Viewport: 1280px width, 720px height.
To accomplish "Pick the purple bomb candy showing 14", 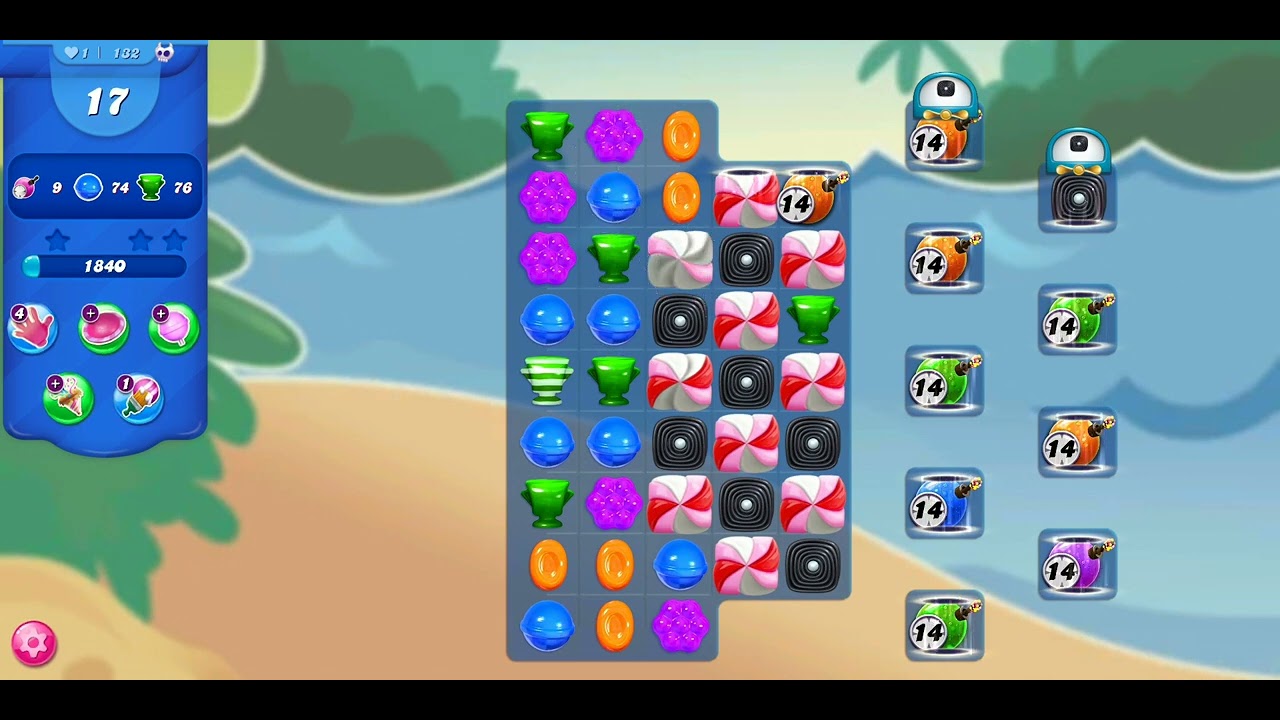I will tap(1077, 566).
